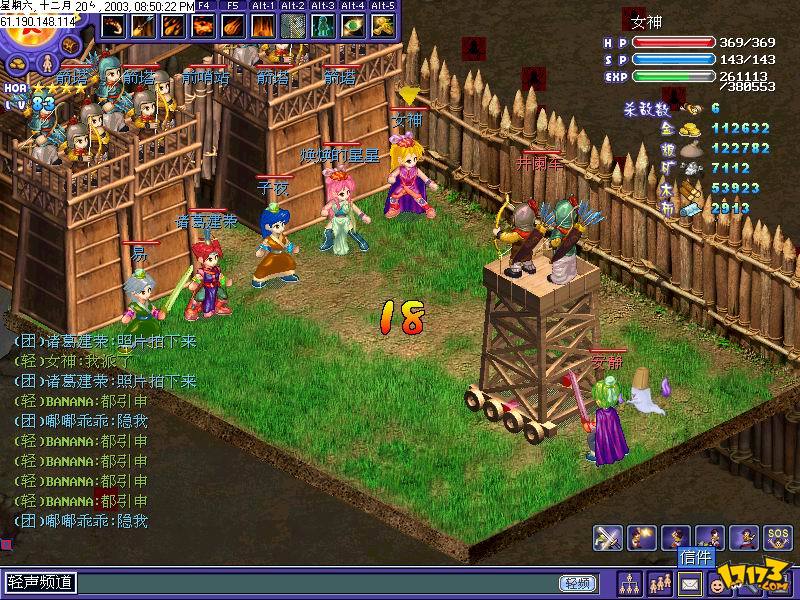Open the organization hierarchy tree icon
Viewport: 800px width, 600px height.
tap(630, 582)
